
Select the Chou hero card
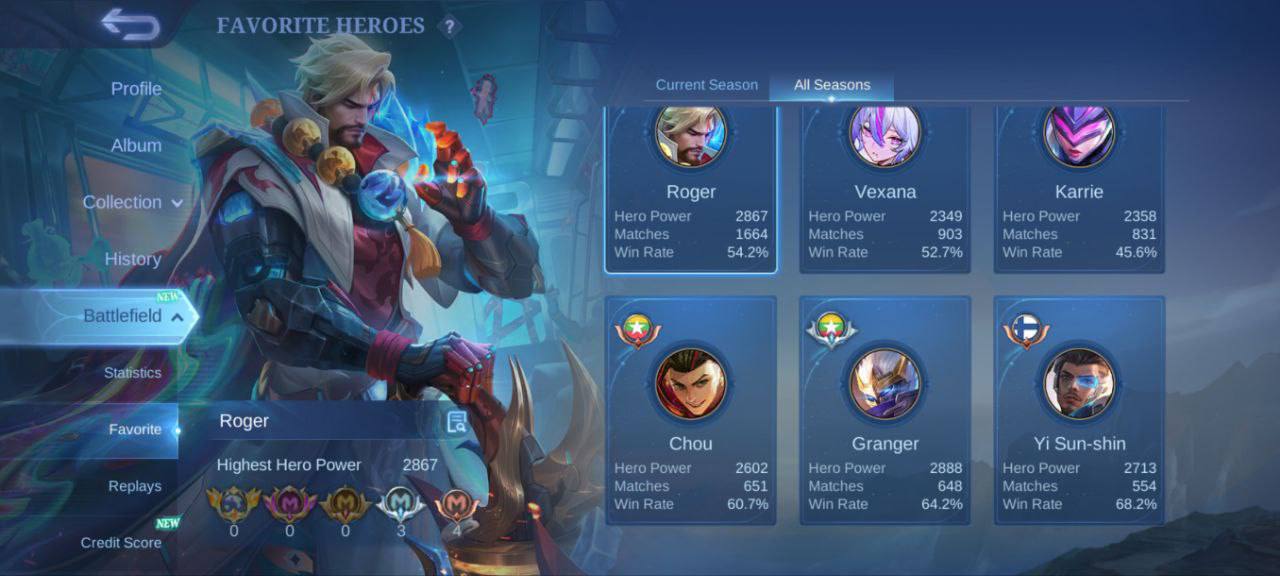691,410
